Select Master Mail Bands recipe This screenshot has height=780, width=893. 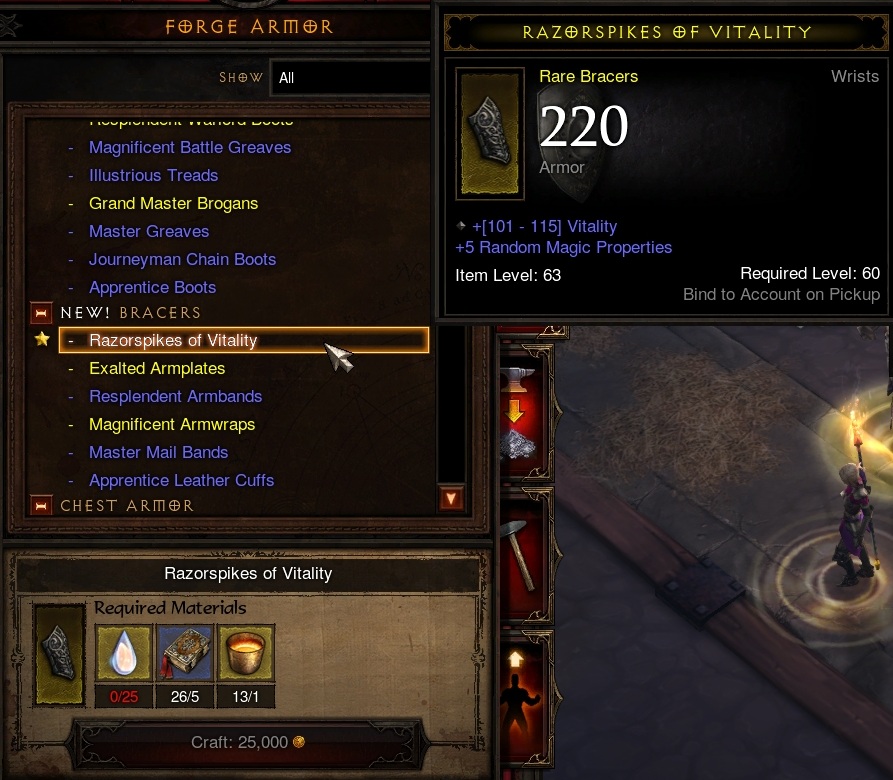tap(158, 453)
